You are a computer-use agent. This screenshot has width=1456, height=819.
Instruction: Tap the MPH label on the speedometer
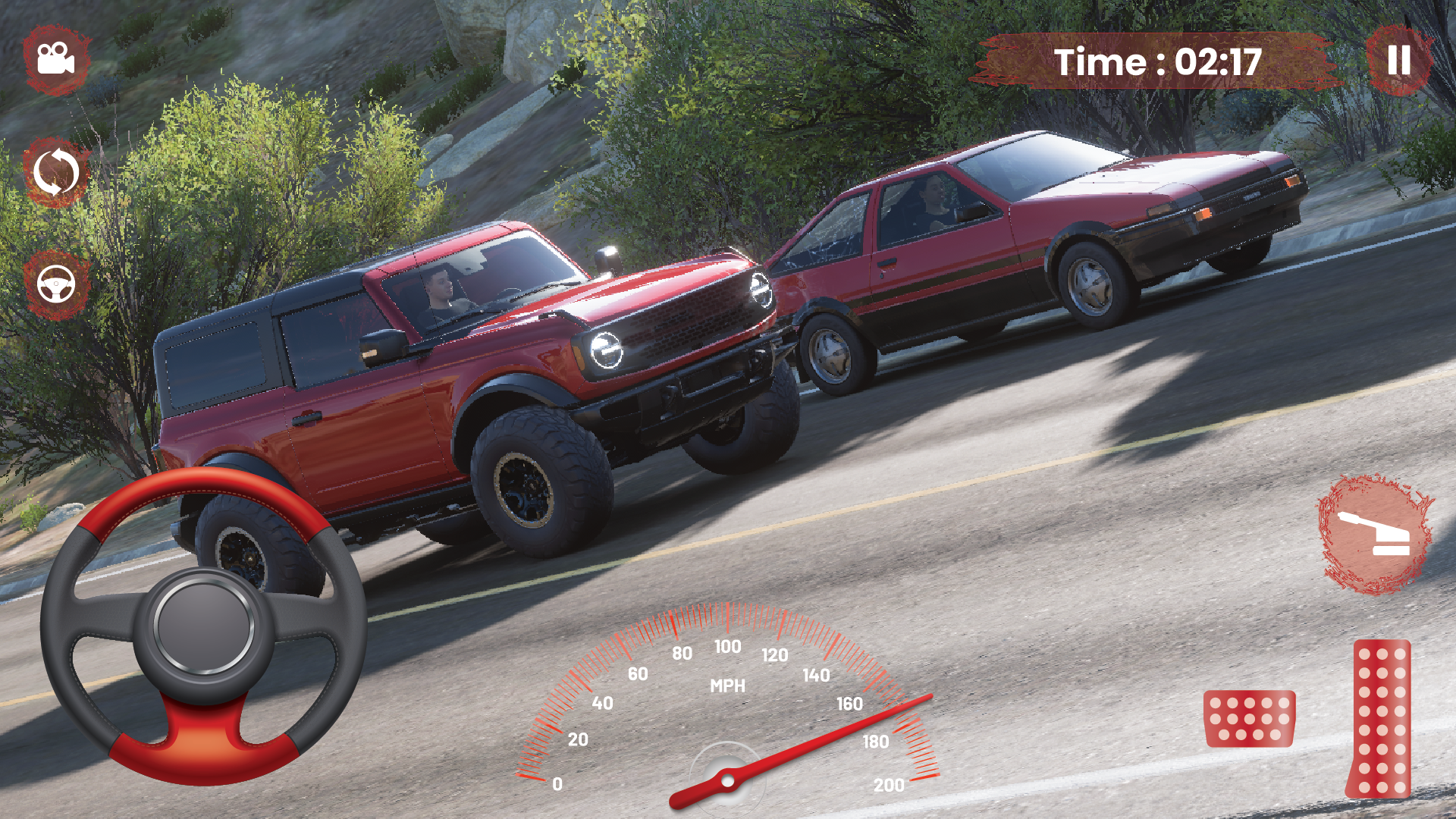click(730, 686)
